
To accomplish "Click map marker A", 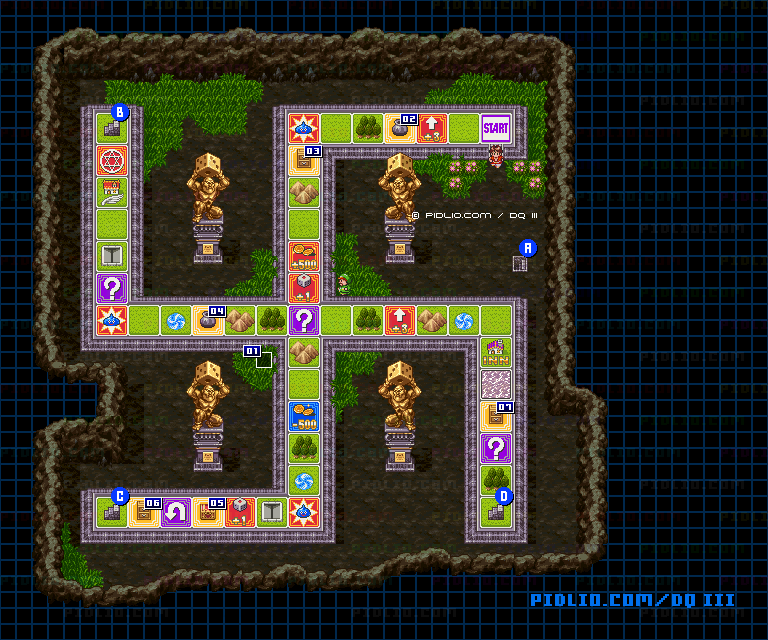I will (x=528, y=248).
